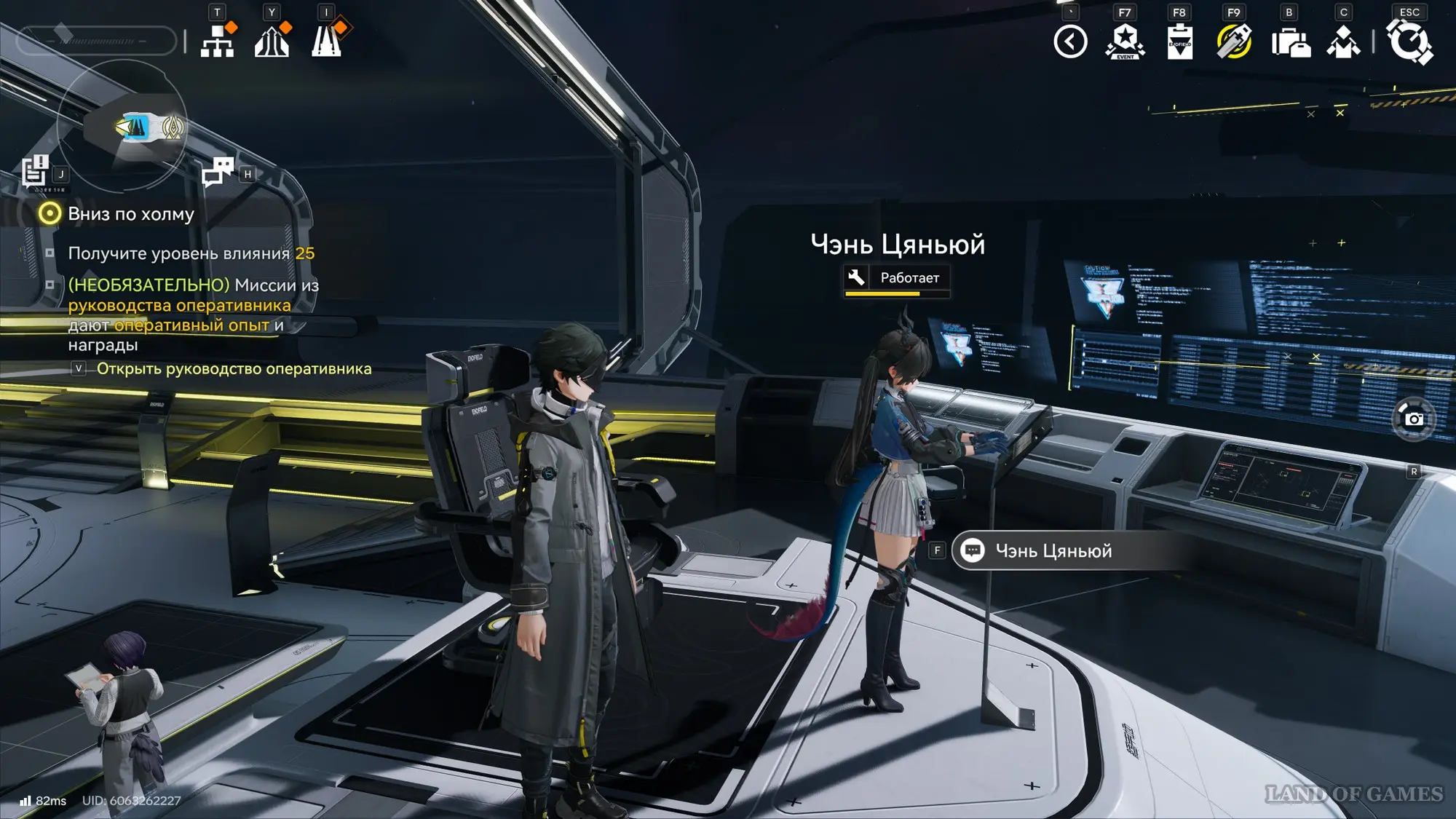Open the chat bubbles icon
Image resolution: width=1456 pixels, height=819 pixels.
[x=217, y=172]
